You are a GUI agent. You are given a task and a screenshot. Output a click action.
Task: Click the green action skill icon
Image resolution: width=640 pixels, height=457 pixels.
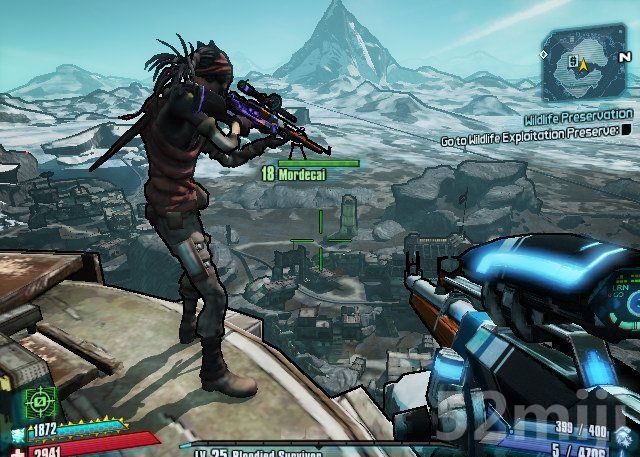[x=40, y=402]
